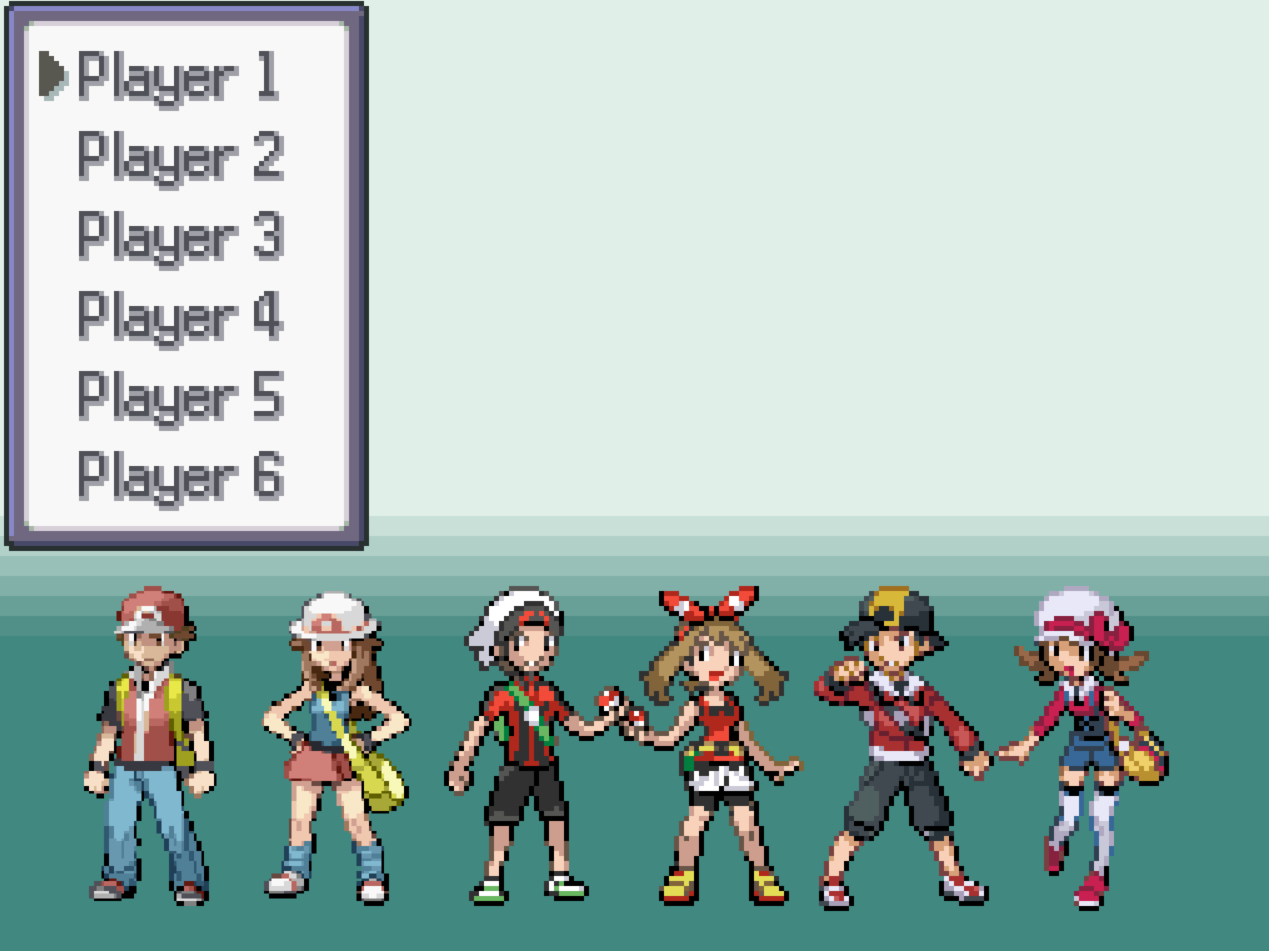The image size is (1269, 951).
Task: Select Player 6 at the list bottom
Action: 180,476
